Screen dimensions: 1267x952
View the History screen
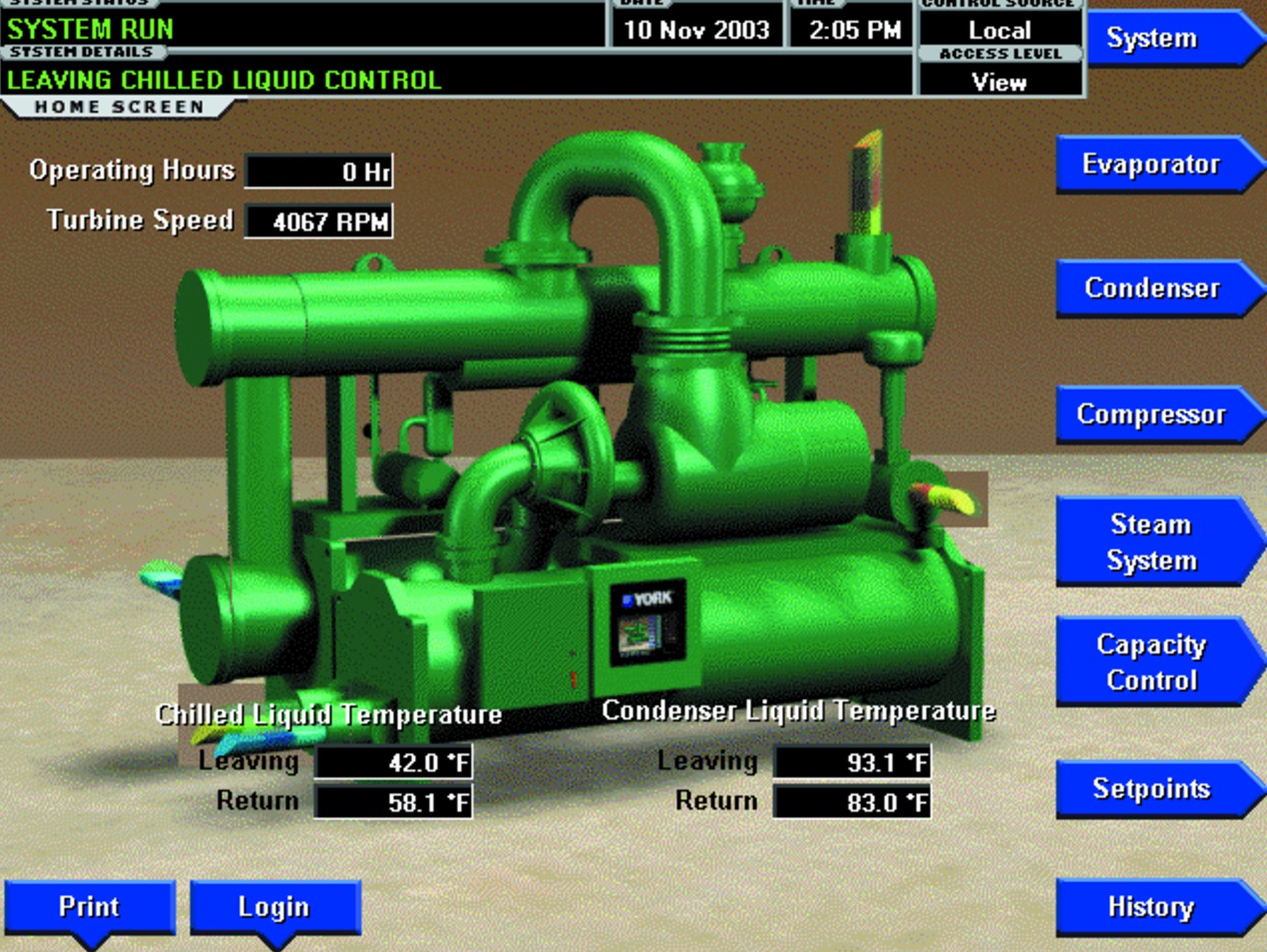[x=1153, y=907]
